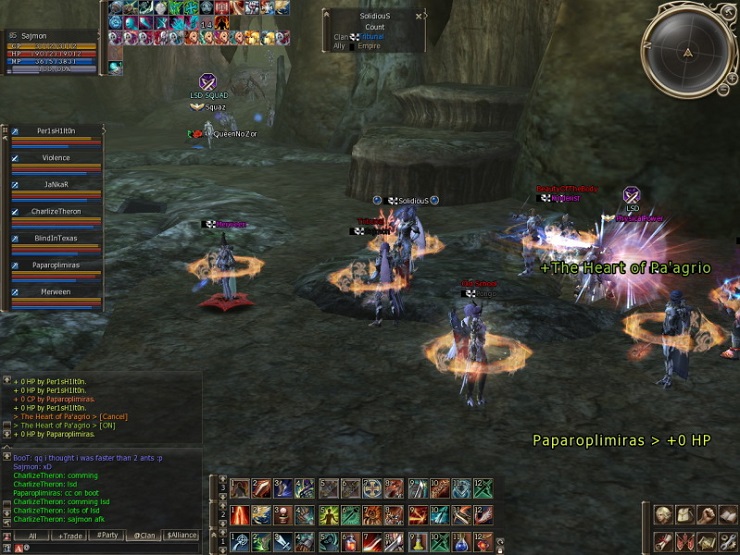This screenshot has width=740, height=555.
Task: Choose JaNkaR in the party list
Action: tap(56, 185)
